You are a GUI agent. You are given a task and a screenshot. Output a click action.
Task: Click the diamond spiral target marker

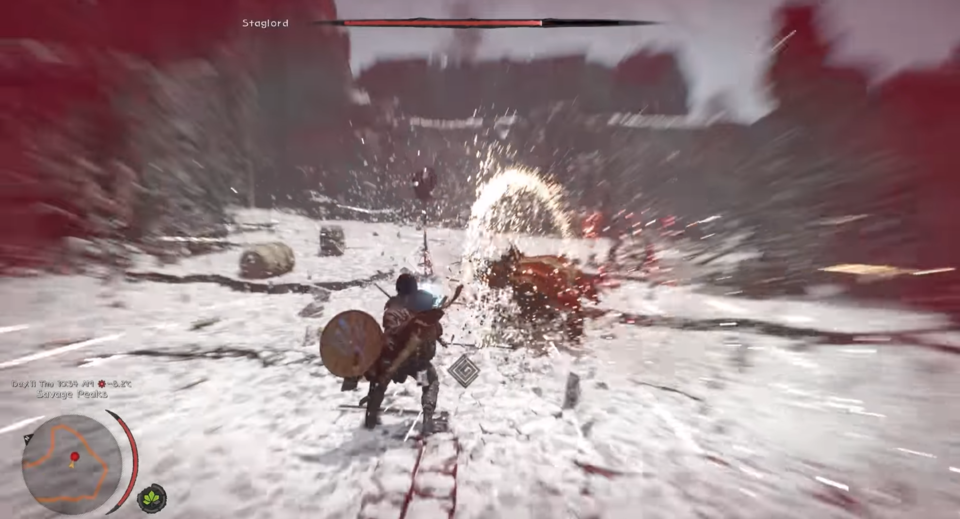pyautogui.click(x=462, y=370)
